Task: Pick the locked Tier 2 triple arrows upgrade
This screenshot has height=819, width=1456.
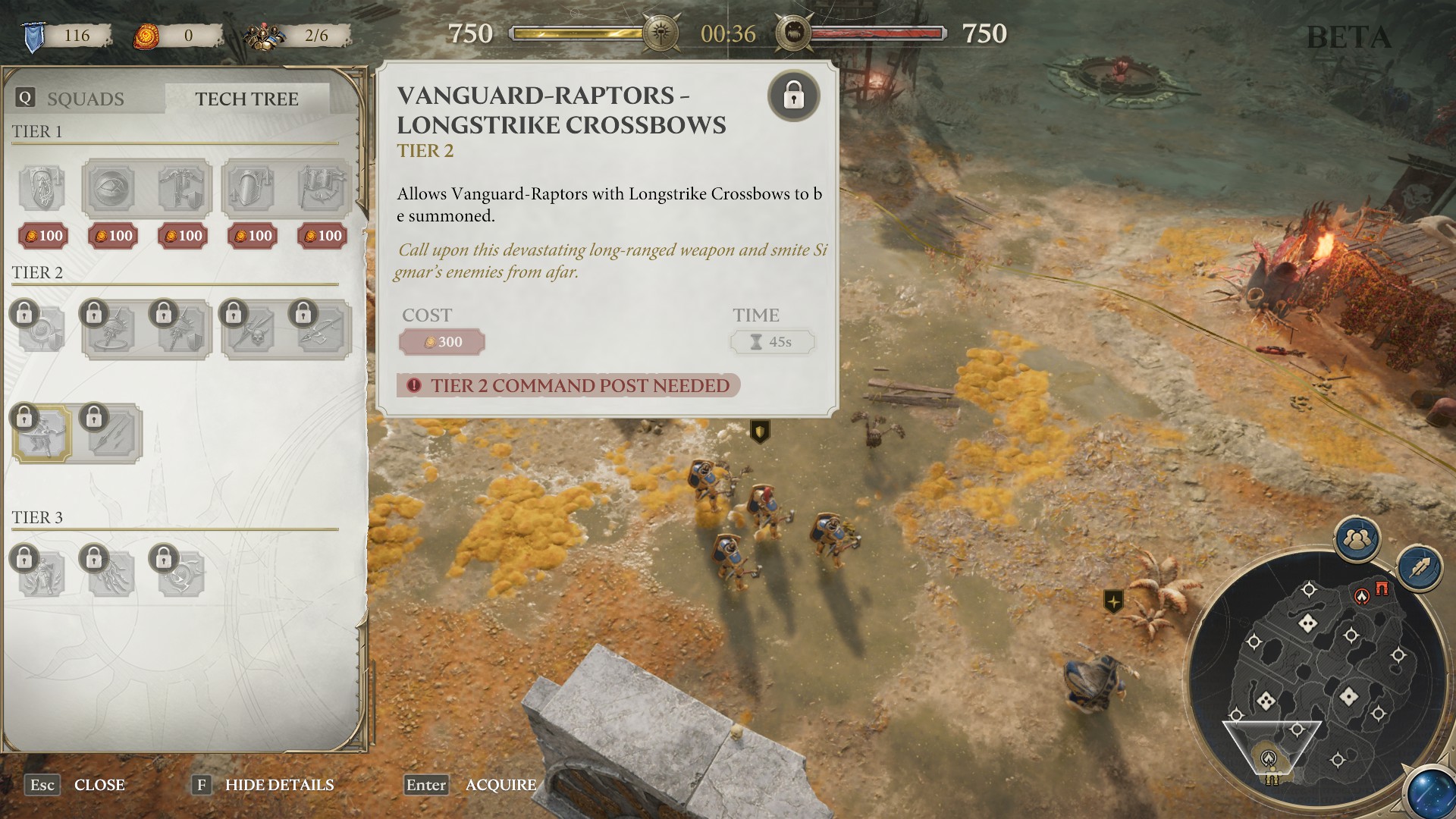Action: click(111, 433)
